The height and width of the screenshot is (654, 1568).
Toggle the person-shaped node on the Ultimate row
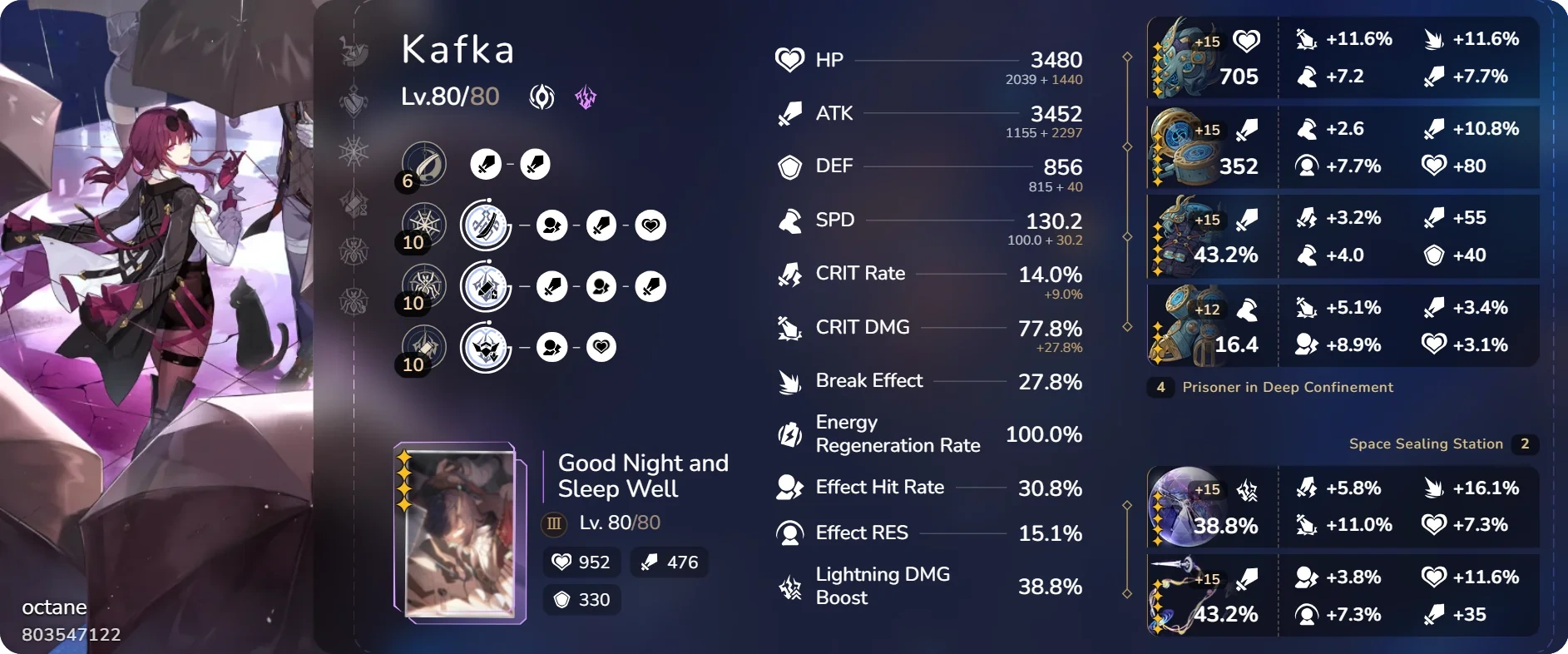click(x=601, y=285)
